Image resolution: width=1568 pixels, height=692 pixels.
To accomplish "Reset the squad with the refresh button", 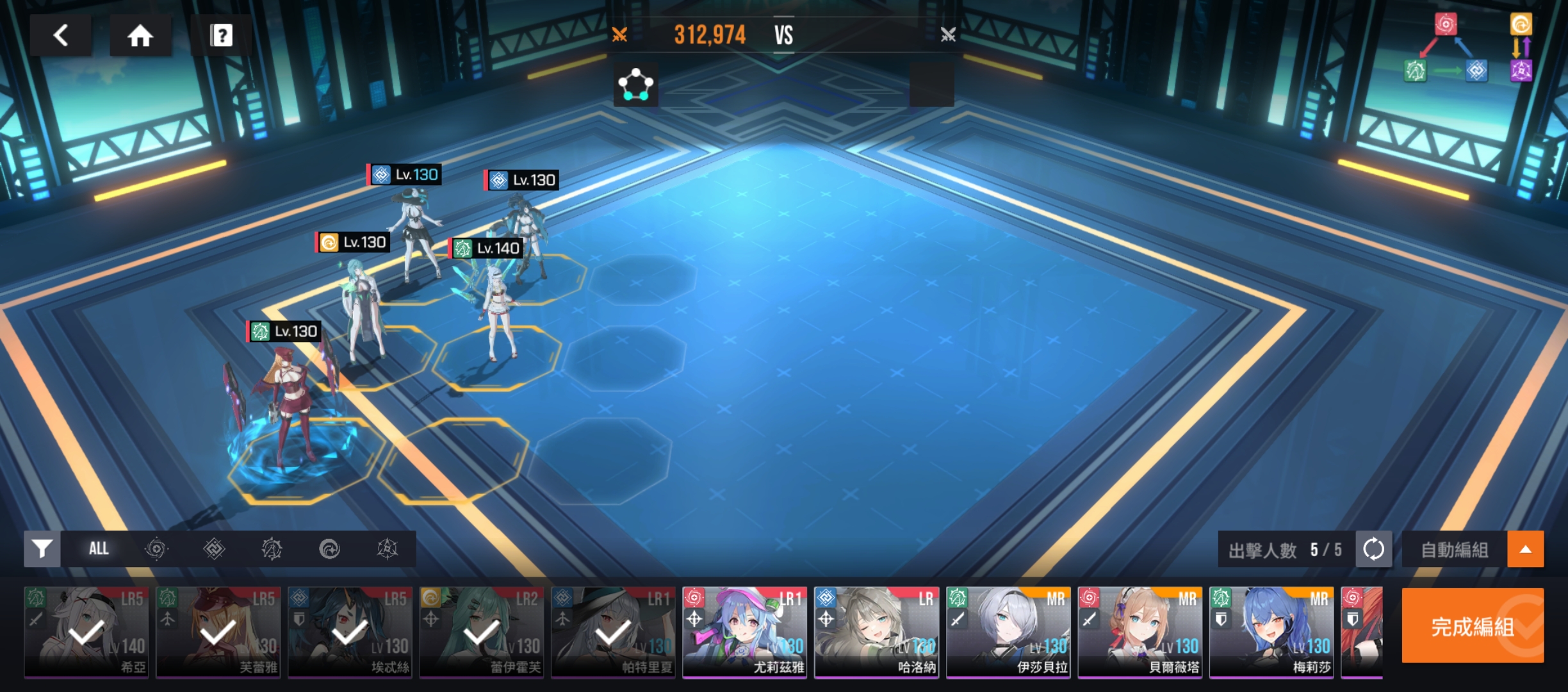I will pos(1373,549).
